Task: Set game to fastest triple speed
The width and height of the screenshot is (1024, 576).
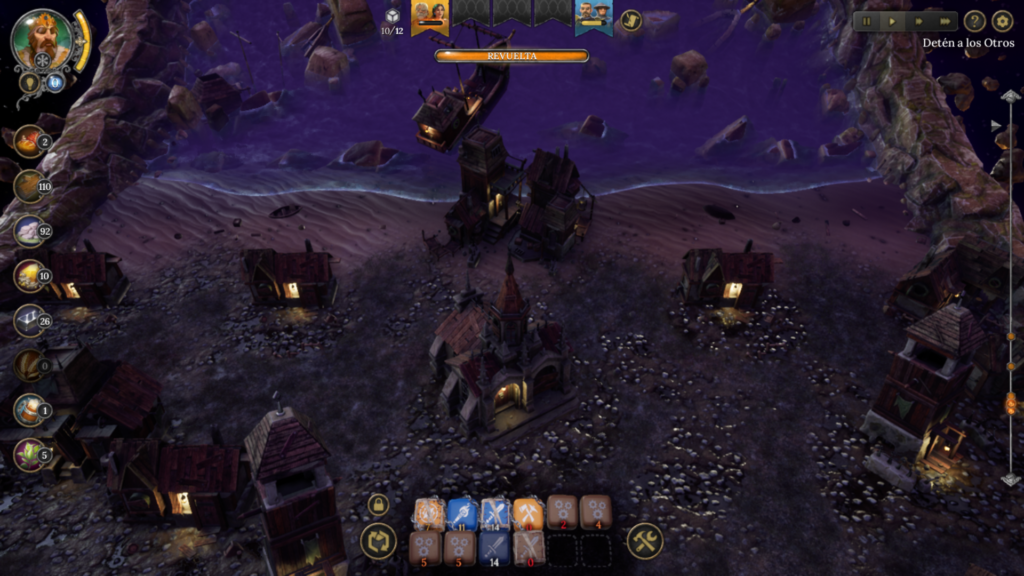Action: point(943,21)
